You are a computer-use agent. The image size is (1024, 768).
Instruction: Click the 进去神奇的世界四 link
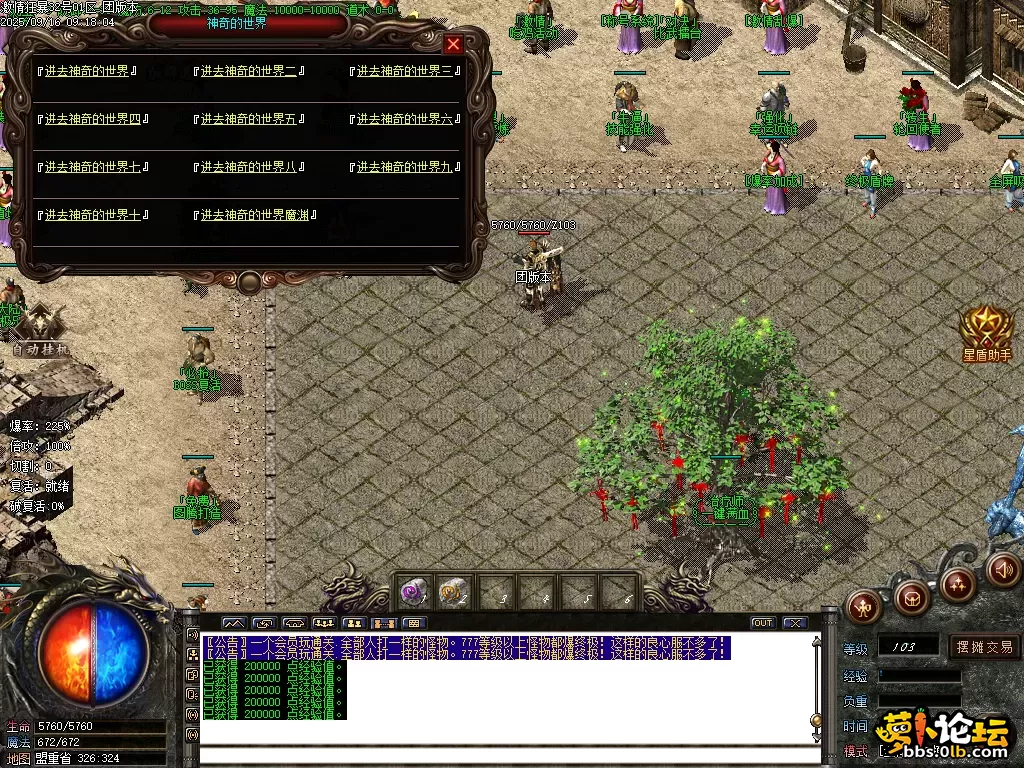pos(92,119)
